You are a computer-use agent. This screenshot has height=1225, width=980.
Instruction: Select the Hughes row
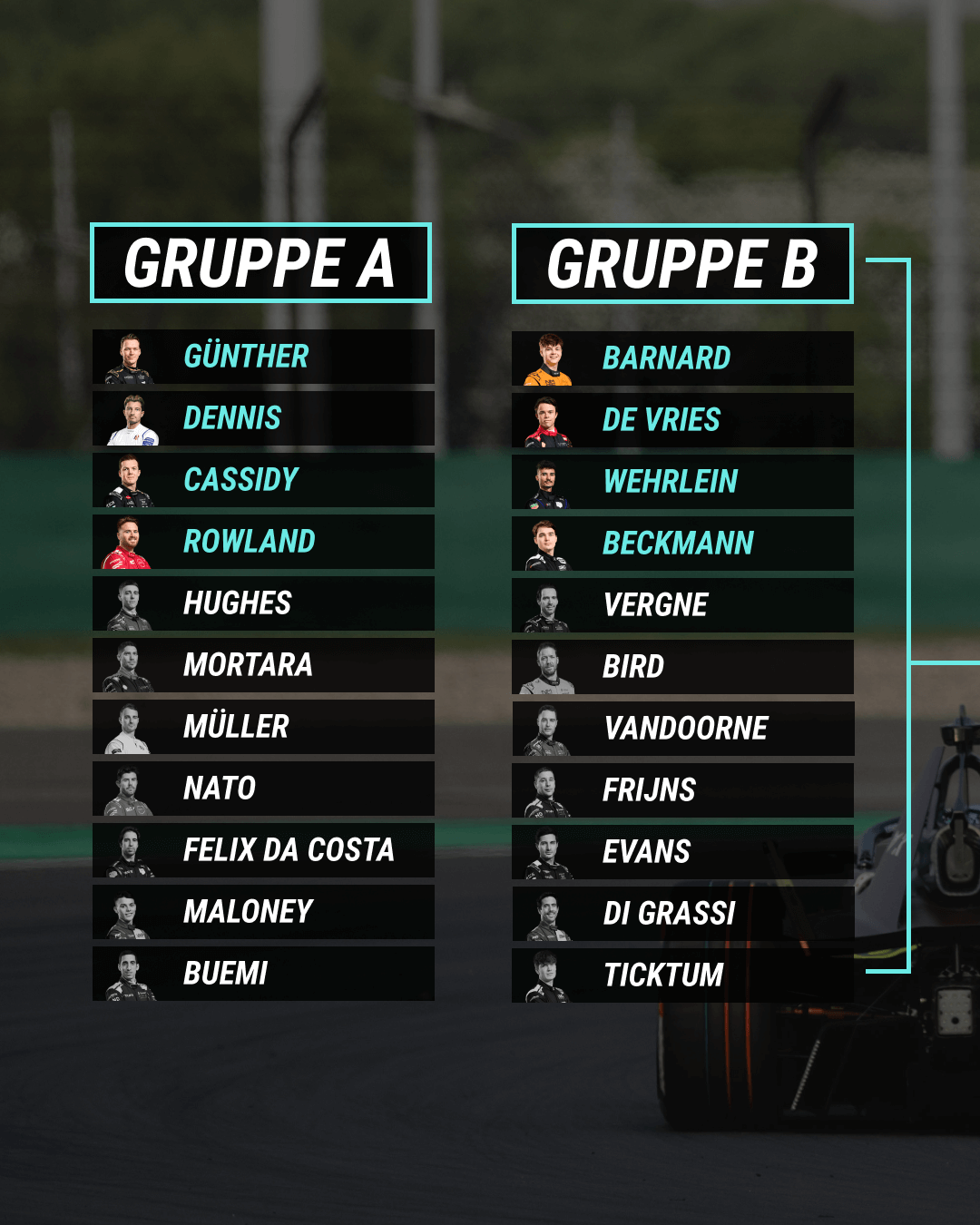coord(263,603)
